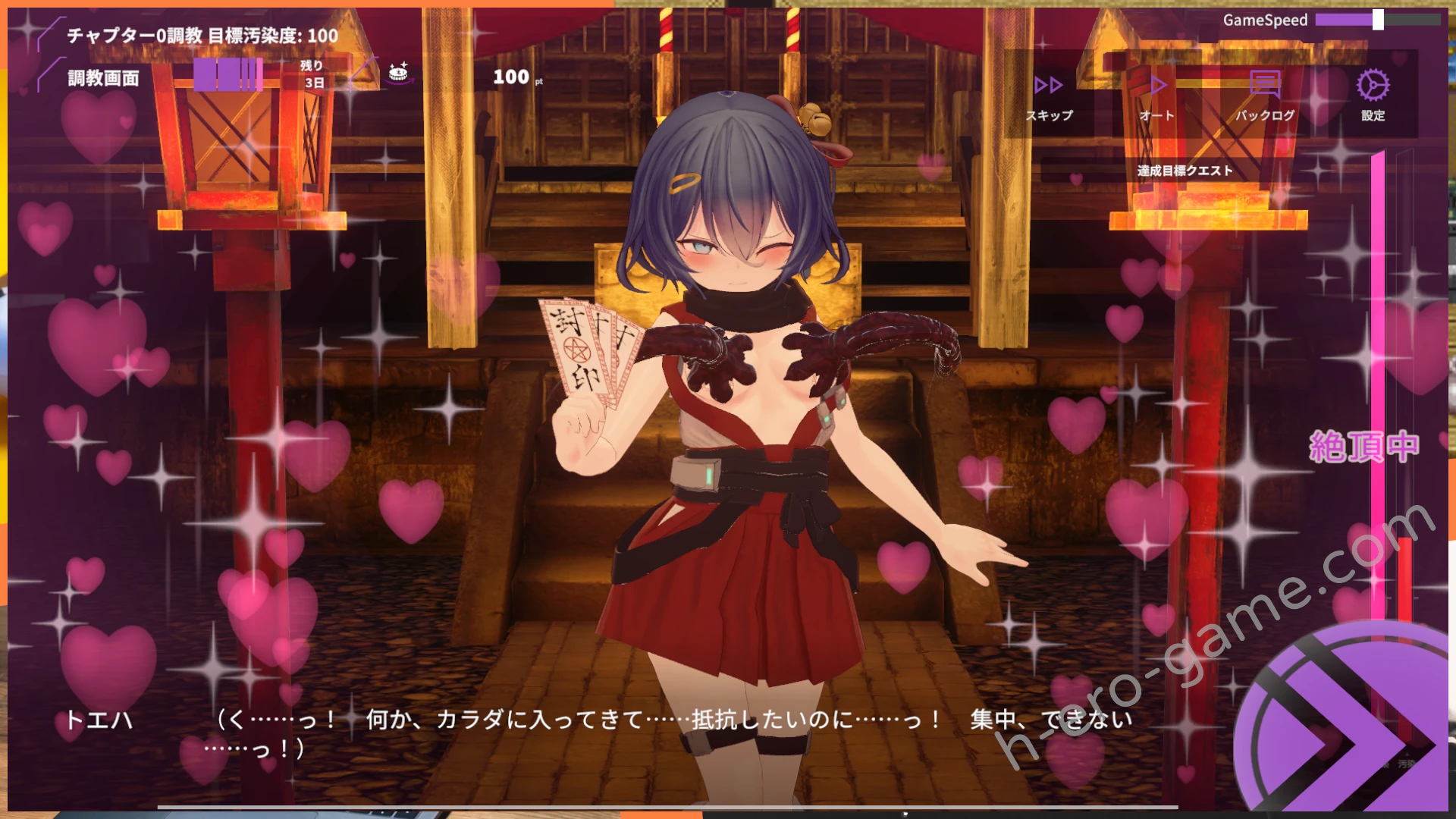
Task: Adjust the GameSpeed slider
Action: [x=1377, y=20]
